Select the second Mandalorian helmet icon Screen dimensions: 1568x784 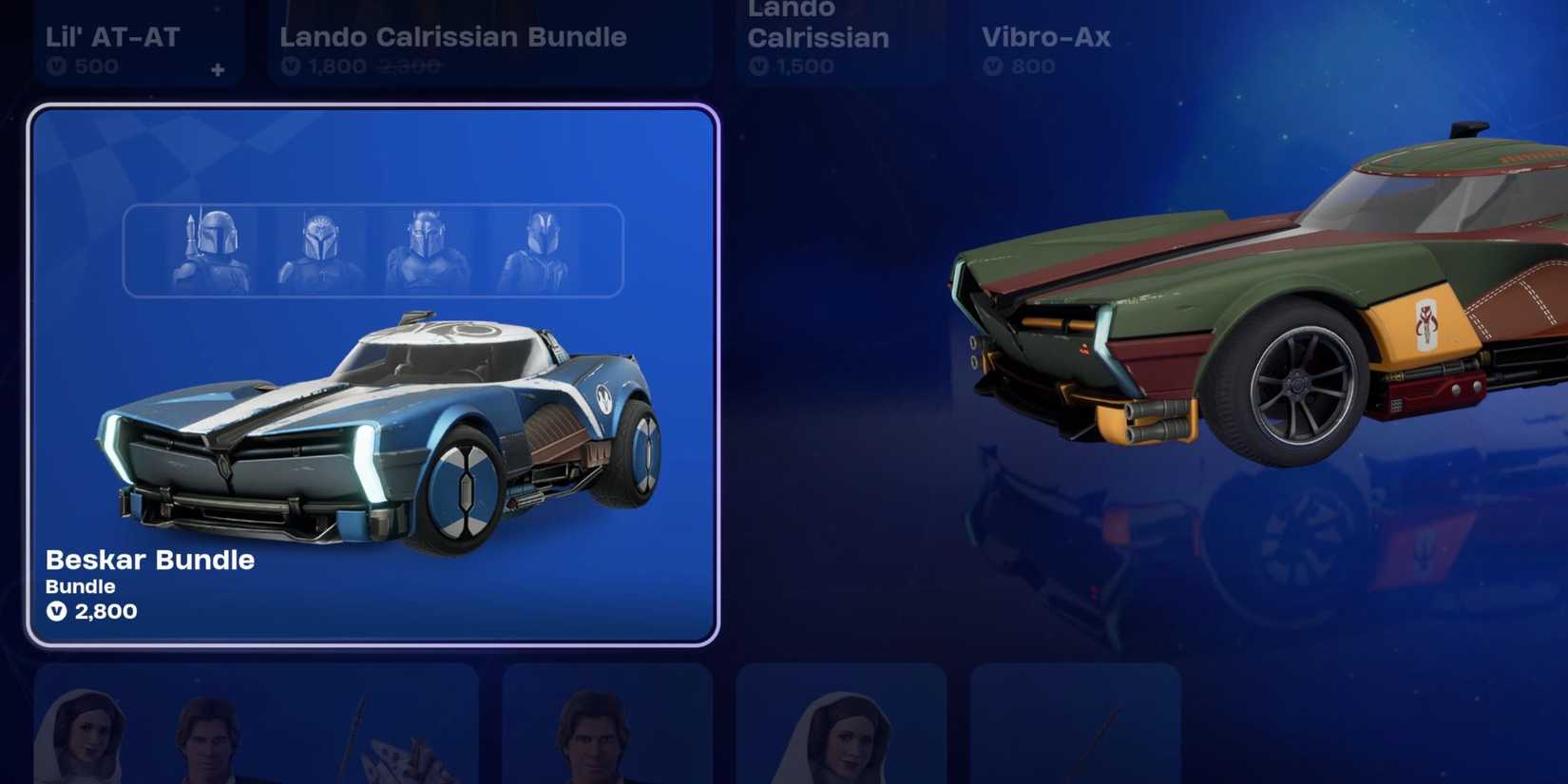point(317,249)
